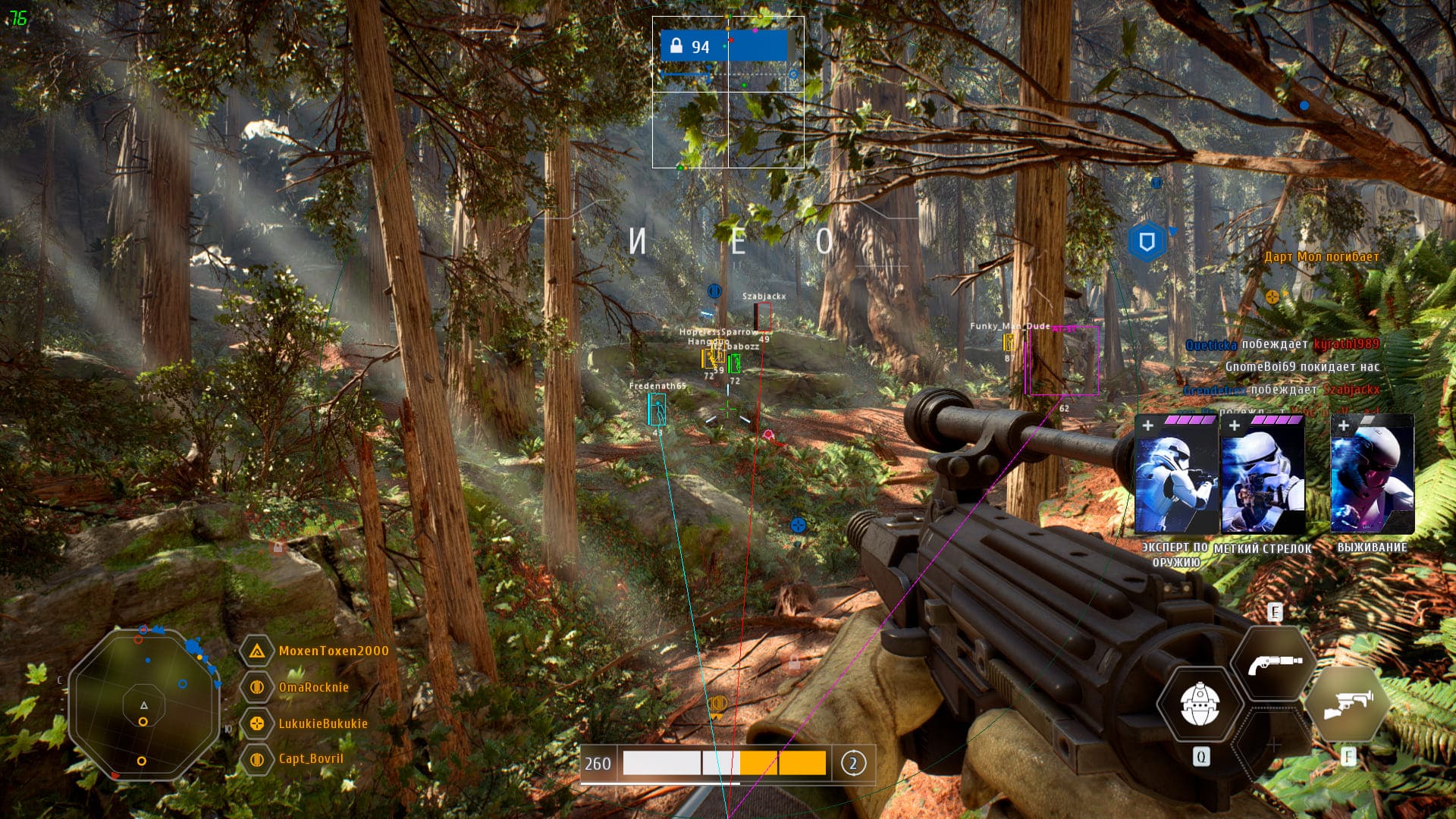Click the octagonal minimap radar

coord(143,704)
